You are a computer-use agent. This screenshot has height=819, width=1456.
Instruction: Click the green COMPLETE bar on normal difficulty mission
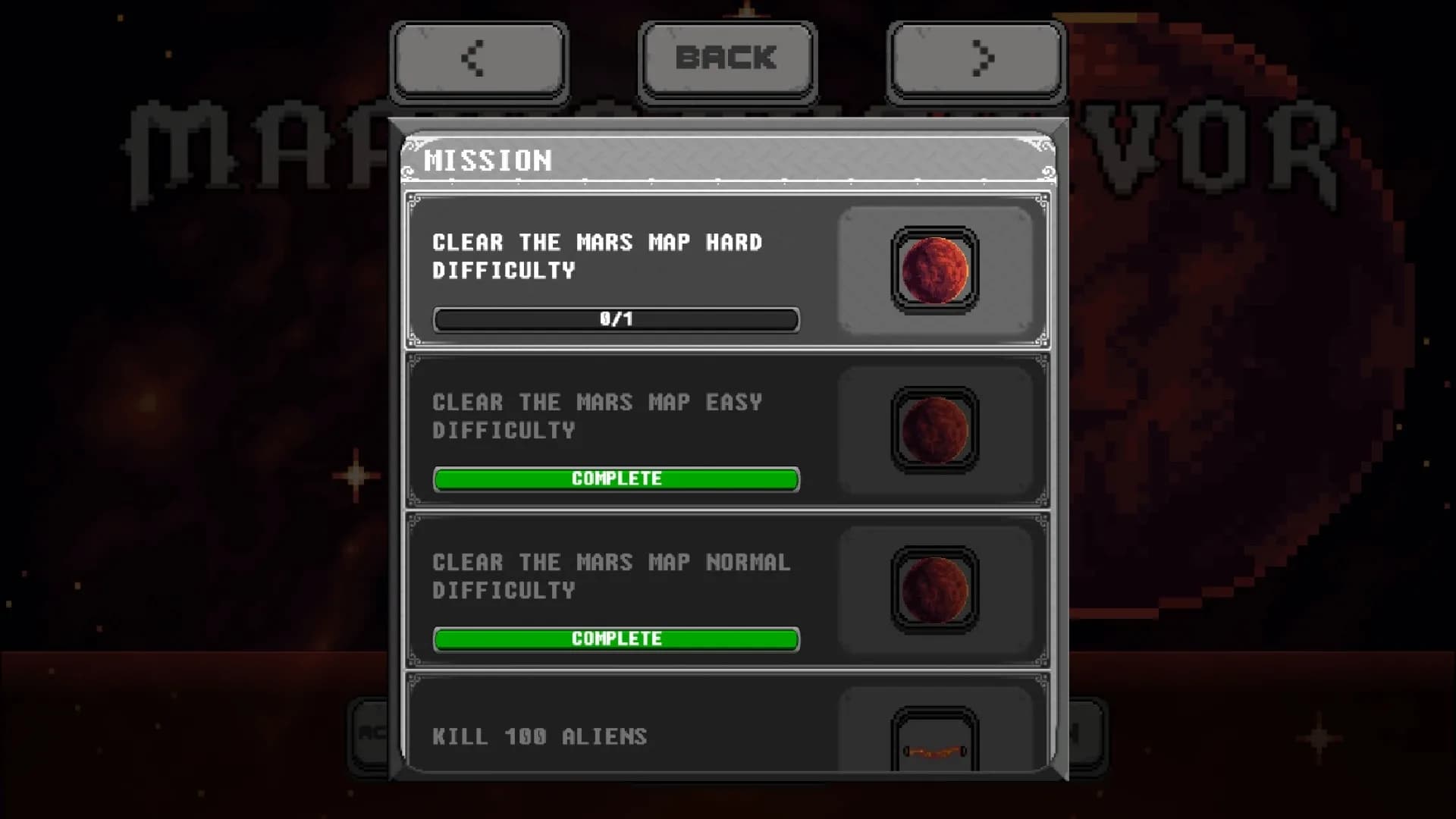tap(616, 639)
